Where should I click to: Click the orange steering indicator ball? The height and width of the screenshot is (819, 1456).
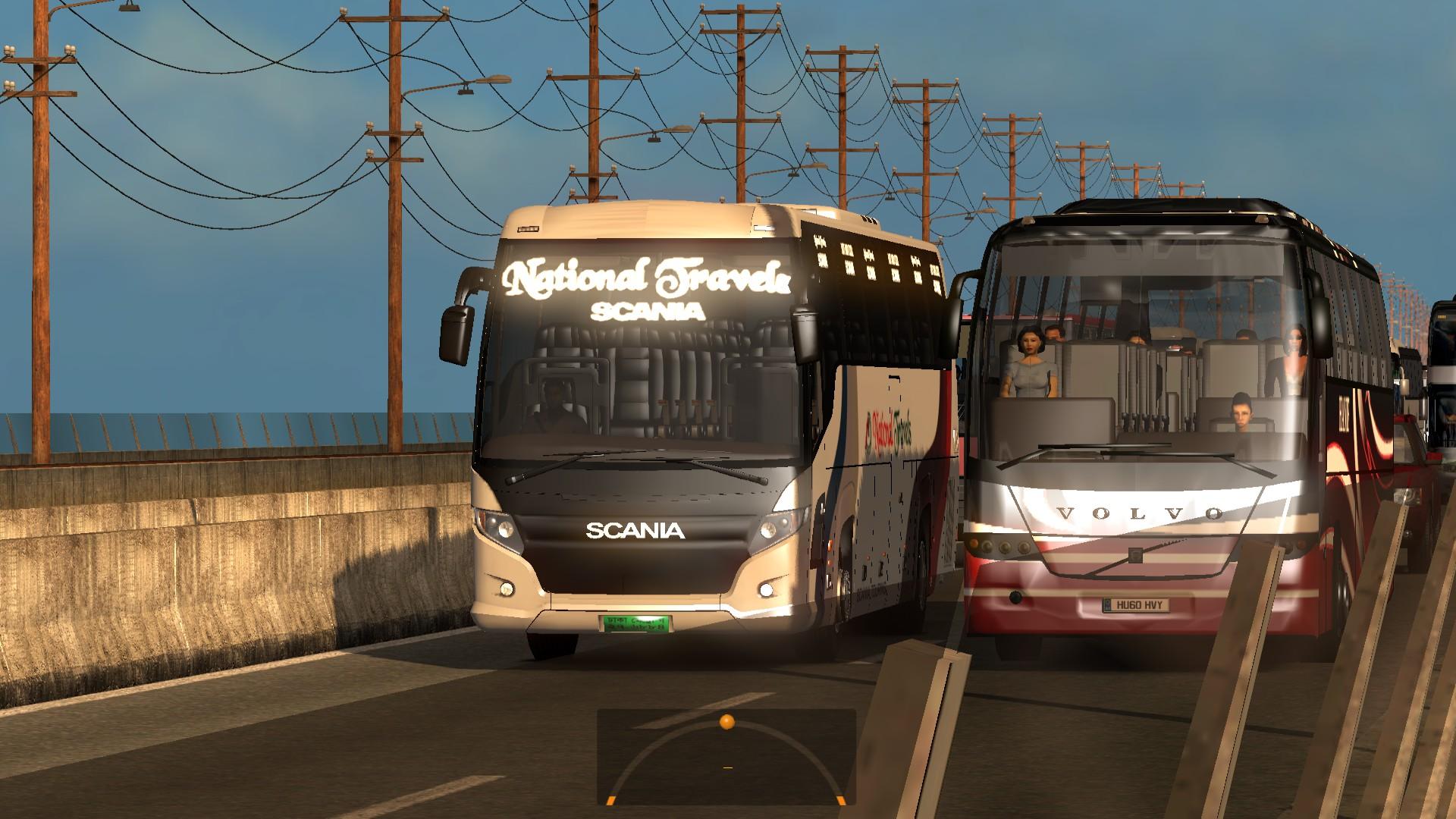pyautogui.click(x=726, y=721)
